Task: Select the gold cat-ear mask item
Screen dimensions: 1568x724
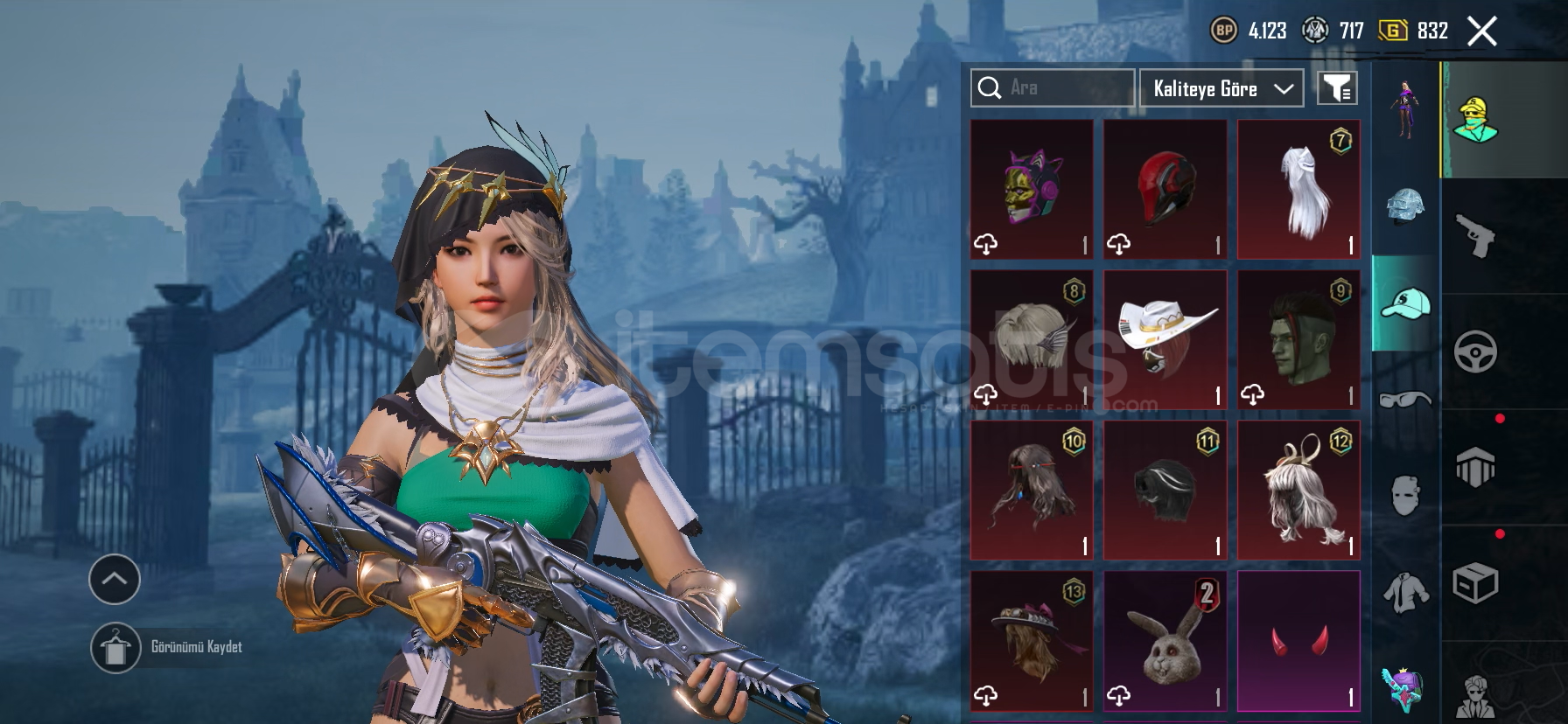Action: (1032, 190)
